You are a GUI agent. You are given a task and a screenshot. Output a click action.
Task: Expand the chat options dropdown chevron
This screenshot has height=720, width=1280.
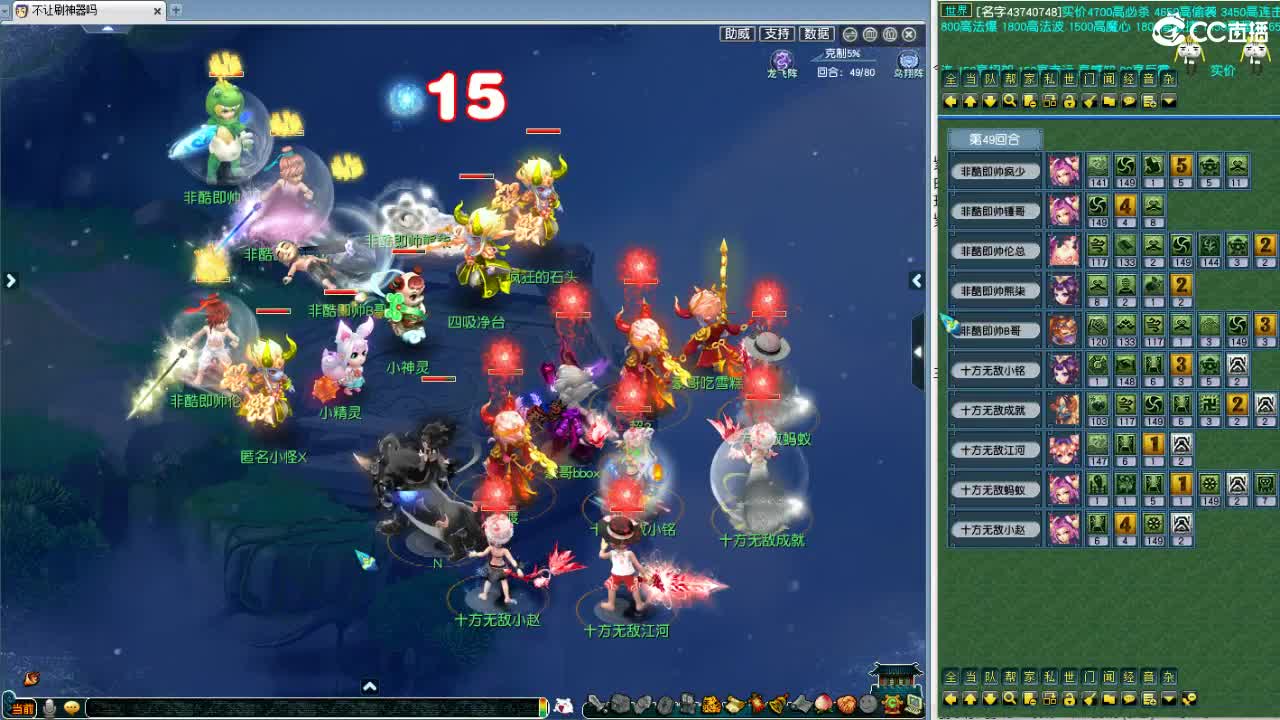1168,100
